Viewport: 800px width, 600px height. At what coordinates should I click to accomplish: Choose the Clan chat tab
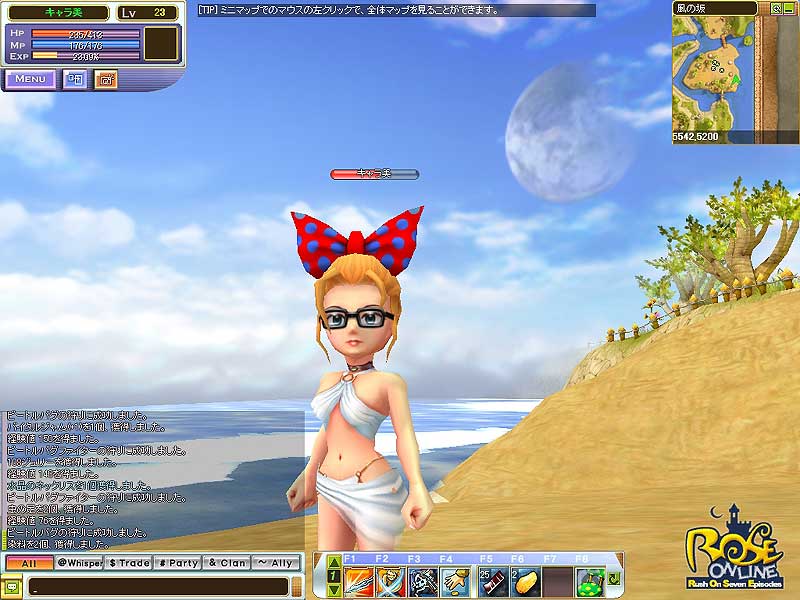coord(227,563)
